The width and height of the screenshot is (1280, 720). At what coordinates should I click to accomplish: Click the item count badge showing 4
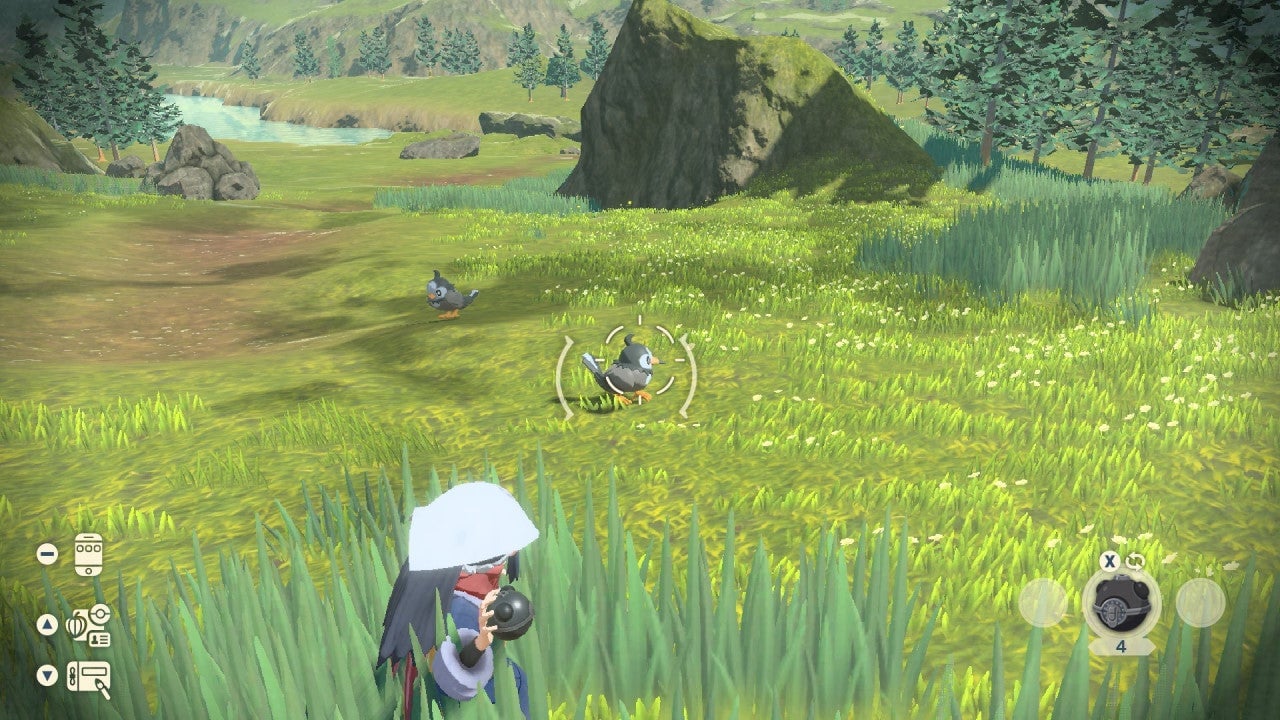coord(1121,646)
